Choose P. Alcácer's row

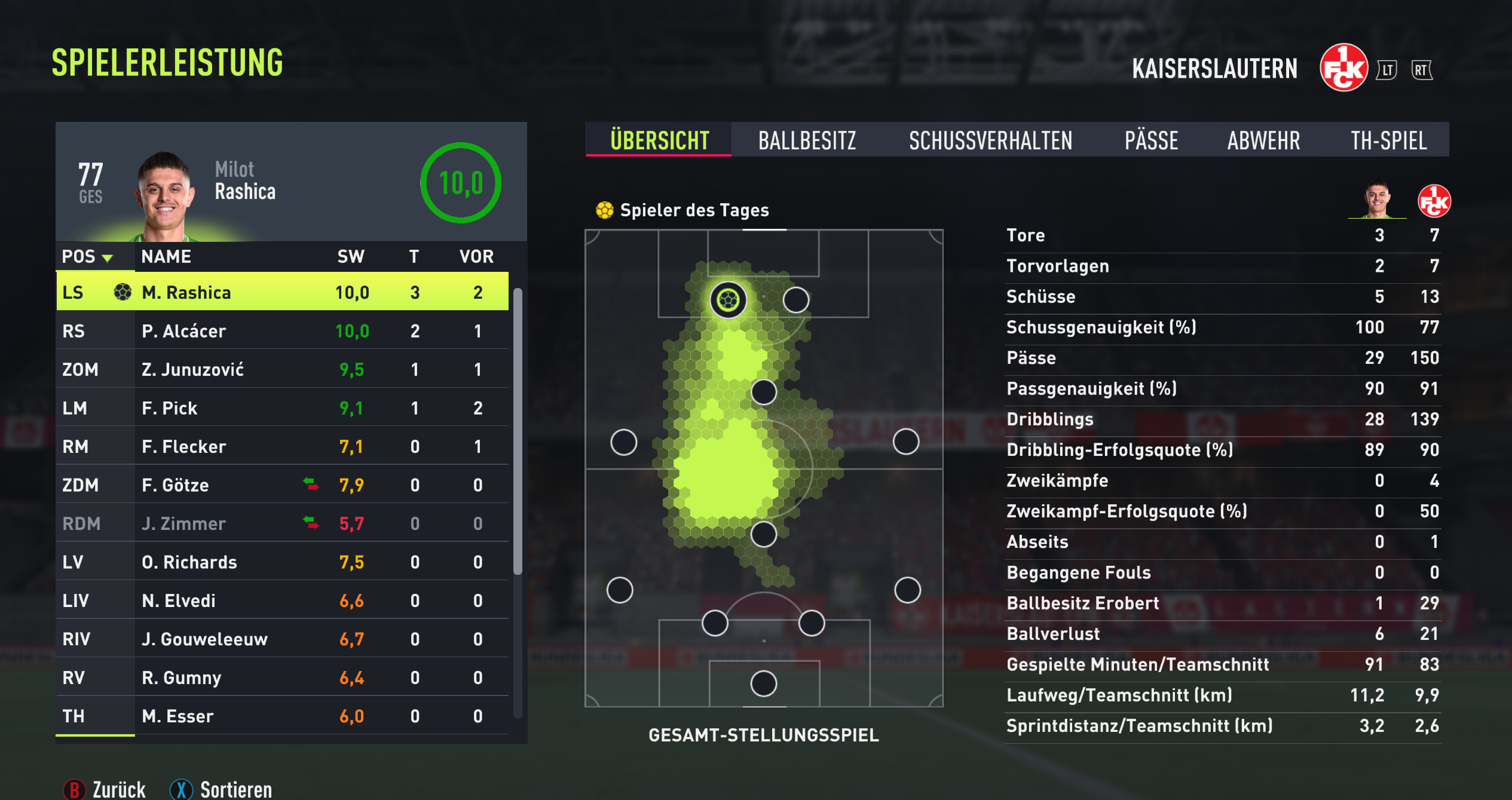[282, 331]
